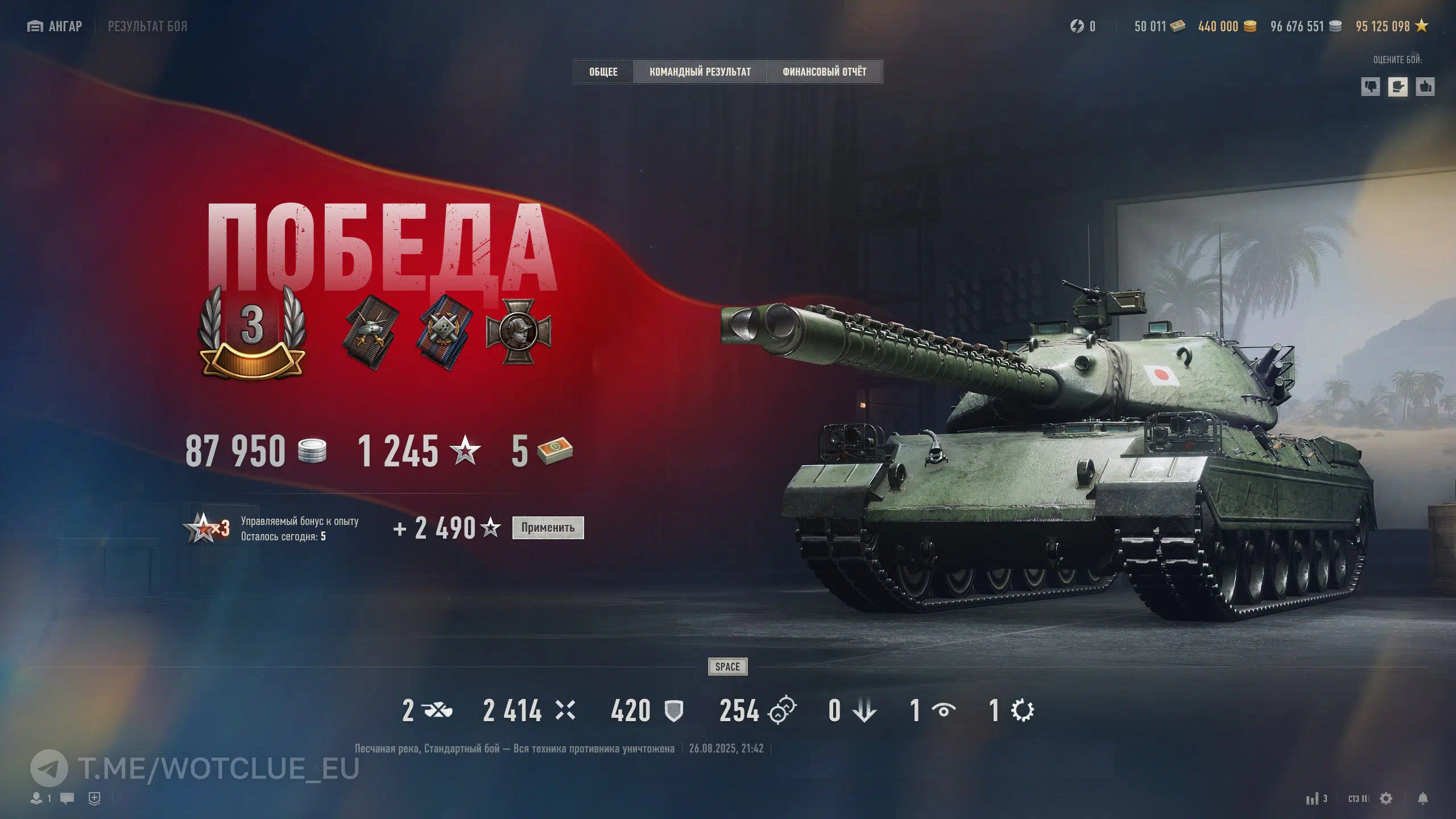Click the free experience star balance
The height and width of the screenshot is (819, 1456).
[x=1391, y=26]
